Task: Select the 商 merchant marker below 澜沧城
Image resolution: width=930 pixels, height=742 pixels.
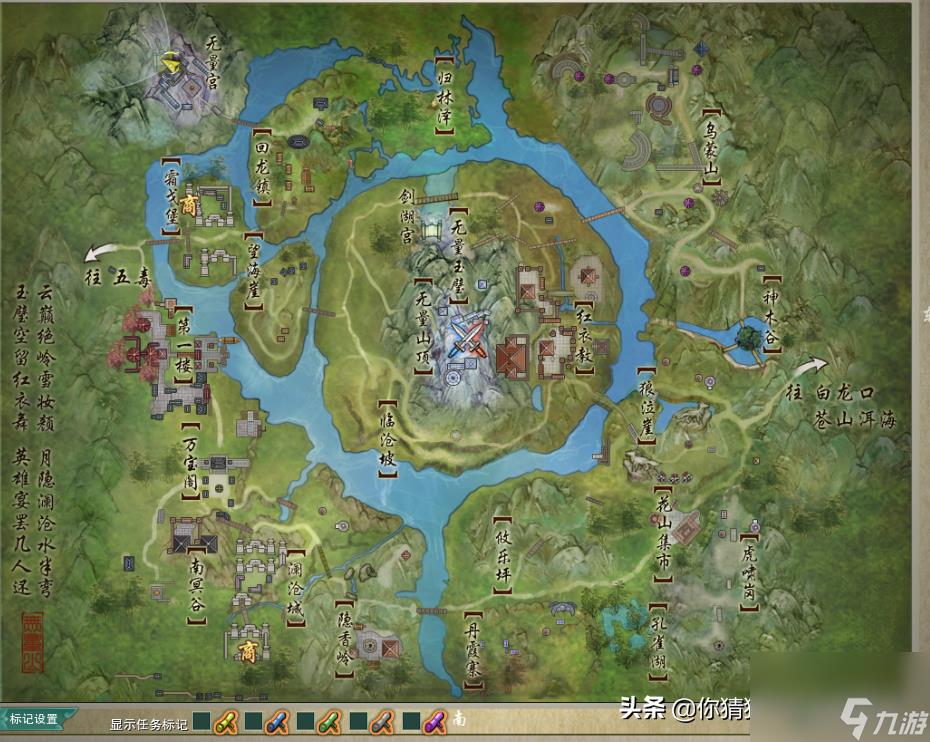Action: click(x=247, y=651)
